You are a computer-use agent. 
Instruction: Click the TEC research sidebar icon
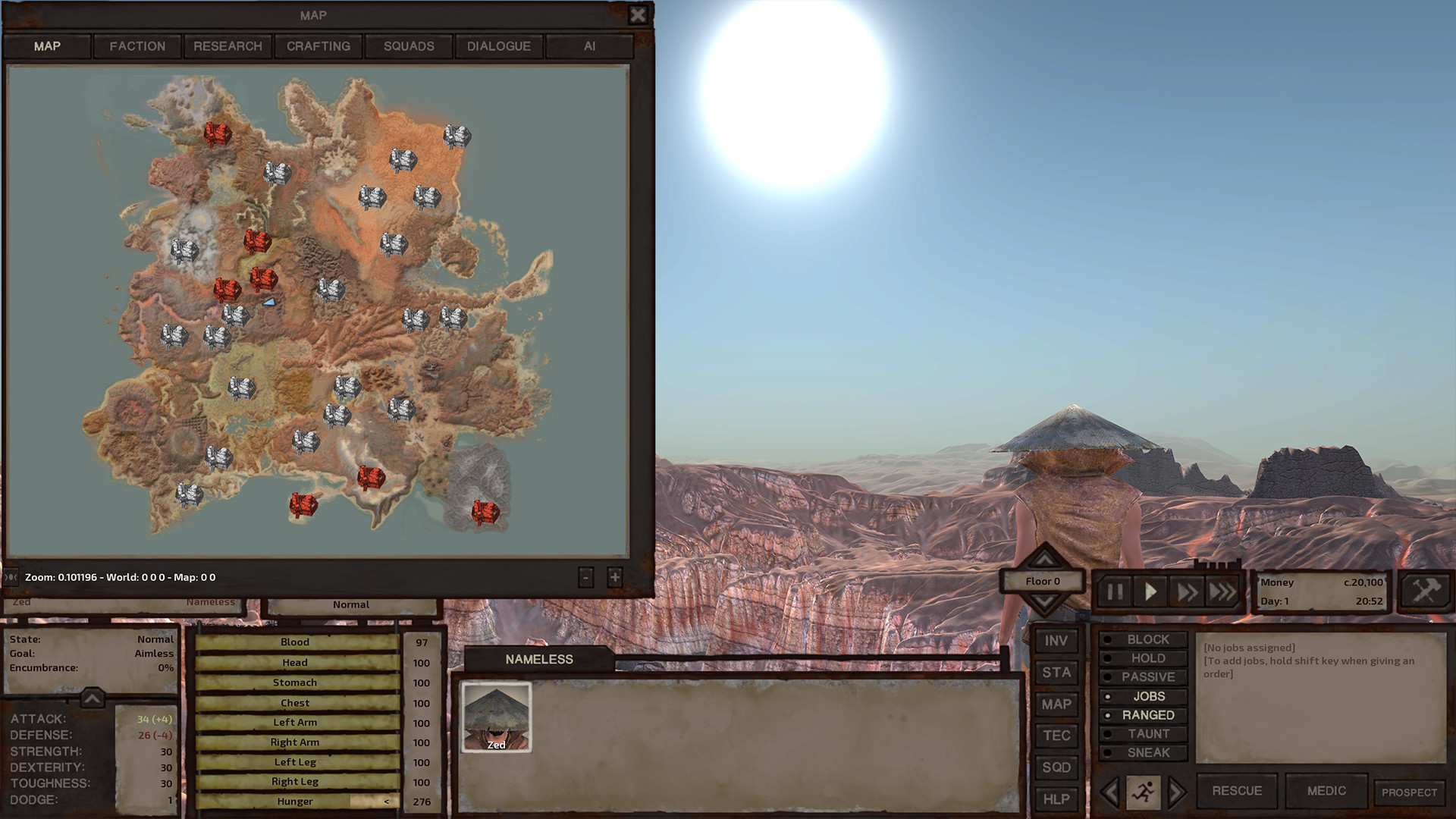tap(1056, 735)
